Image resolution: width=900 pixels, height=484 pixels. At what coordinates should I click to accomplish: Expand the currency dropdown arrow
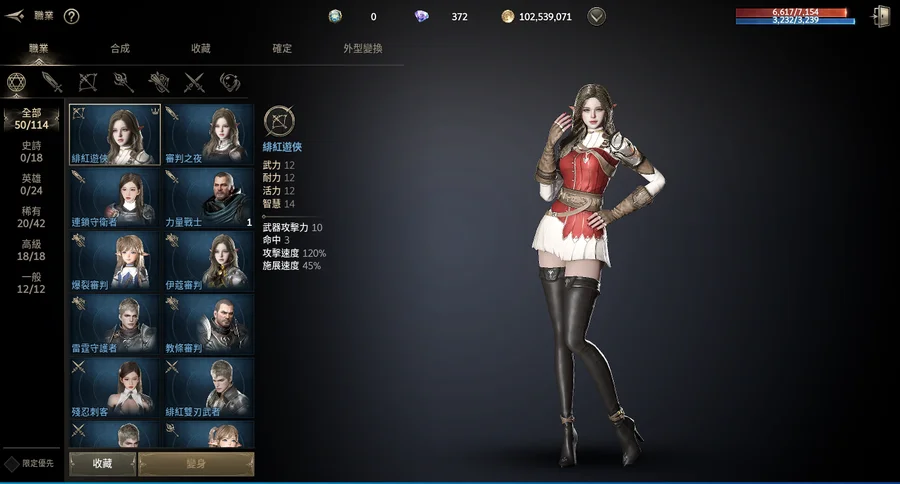pos(596,16)
